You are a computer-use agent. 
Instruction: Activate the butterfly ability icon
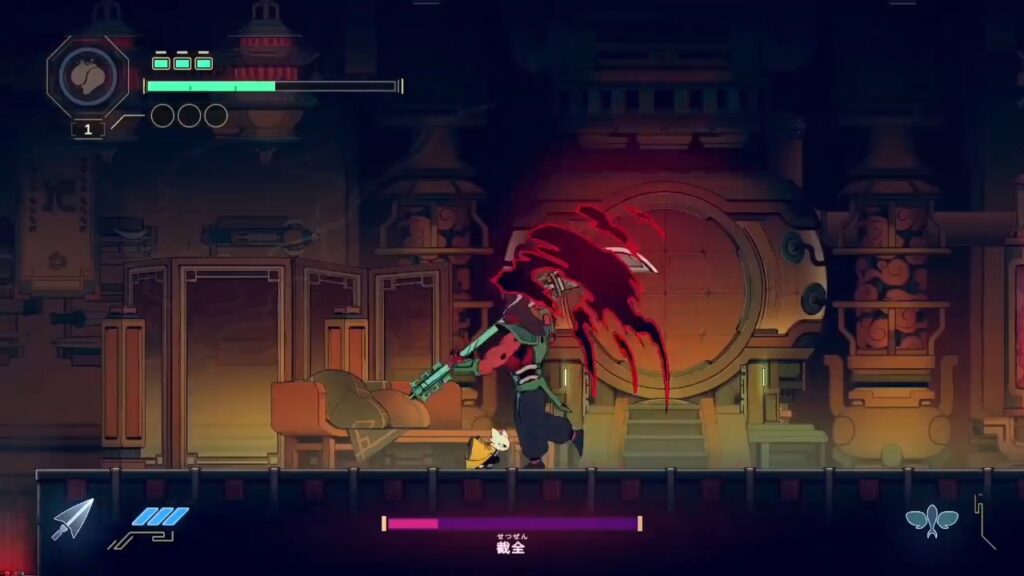tap(931, 520)
